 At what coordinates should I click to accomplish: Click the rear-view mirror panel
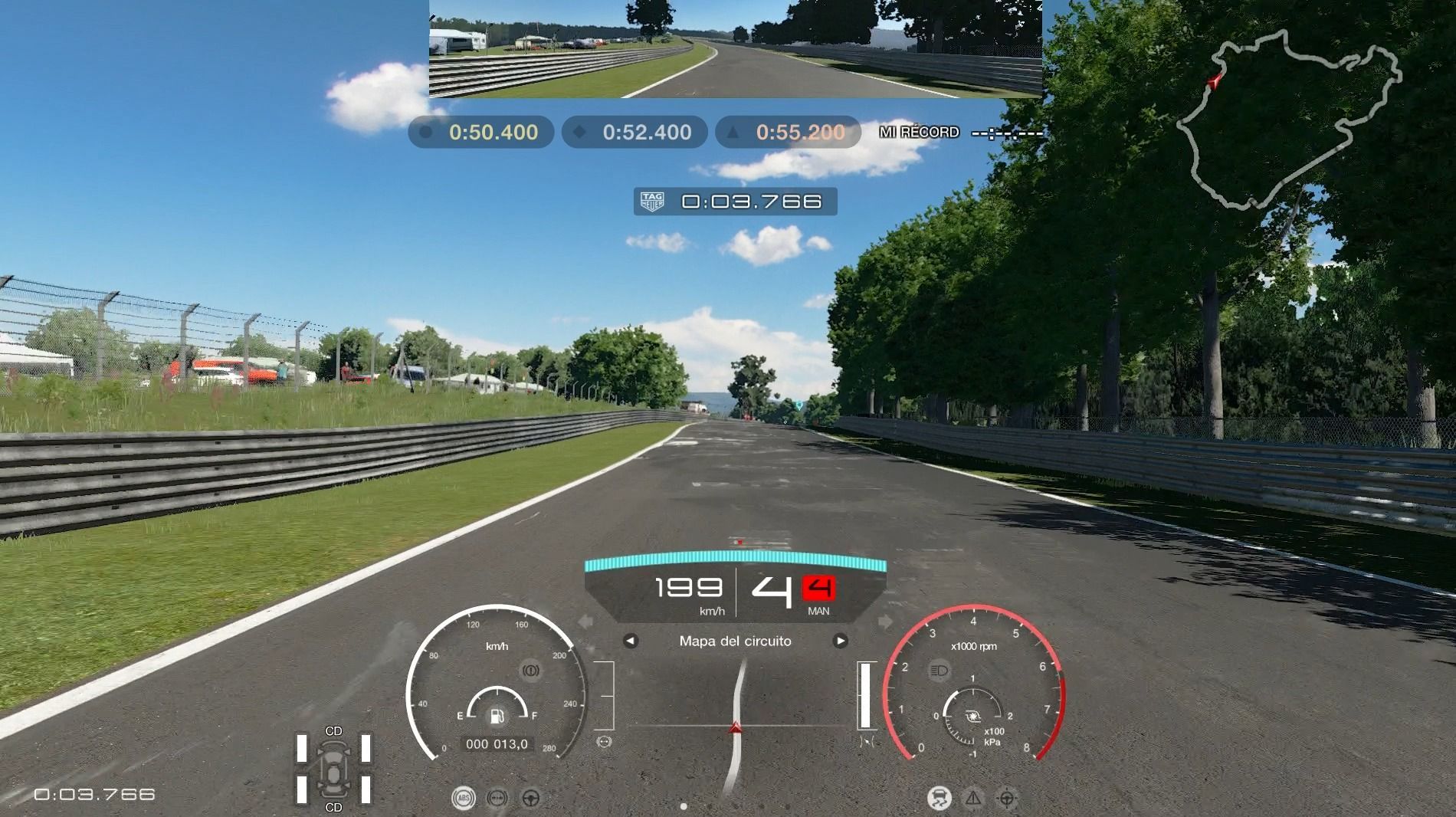coord(735,49)
